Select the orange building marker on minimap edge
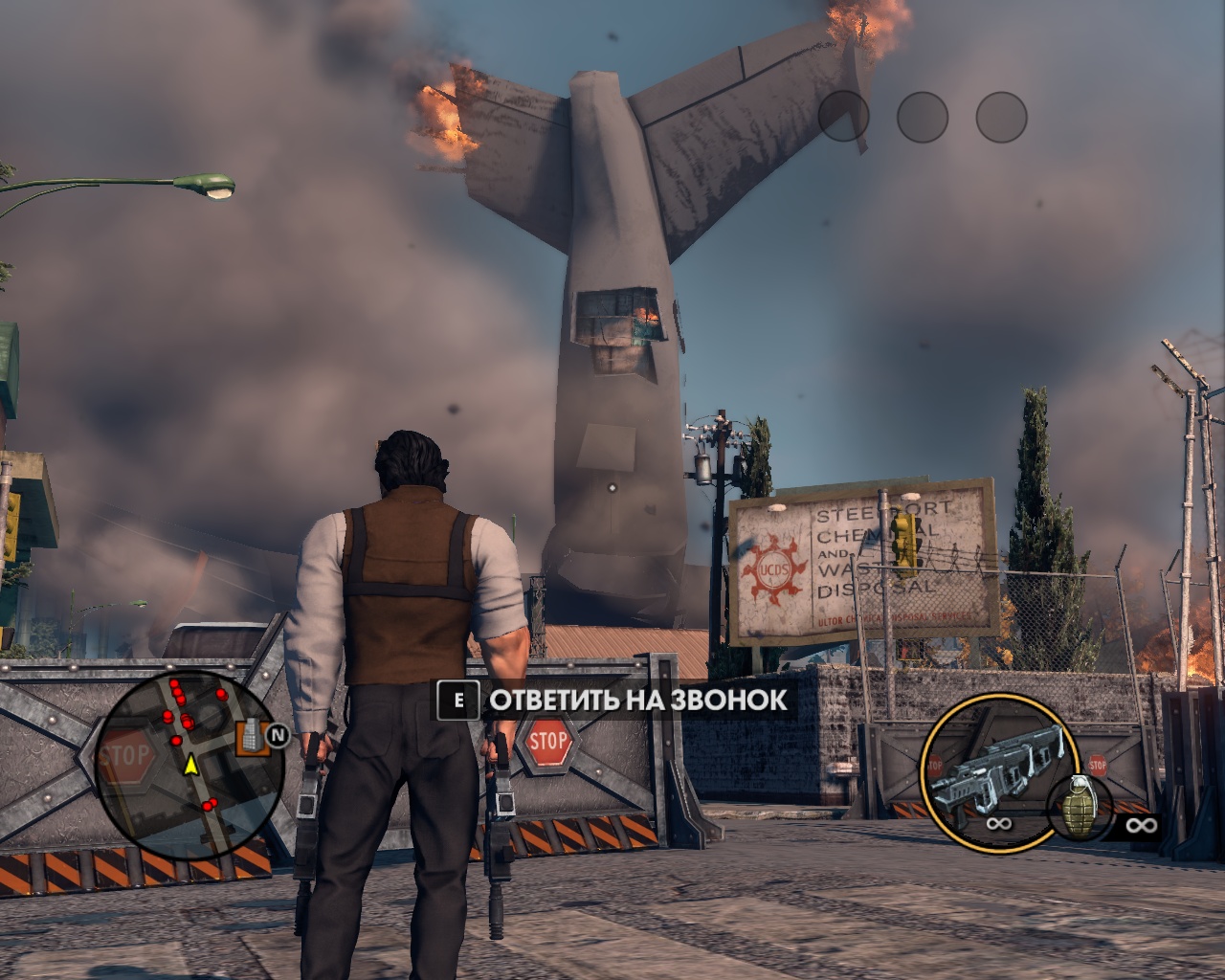1225x980 pixels. [x=251, y=735]
